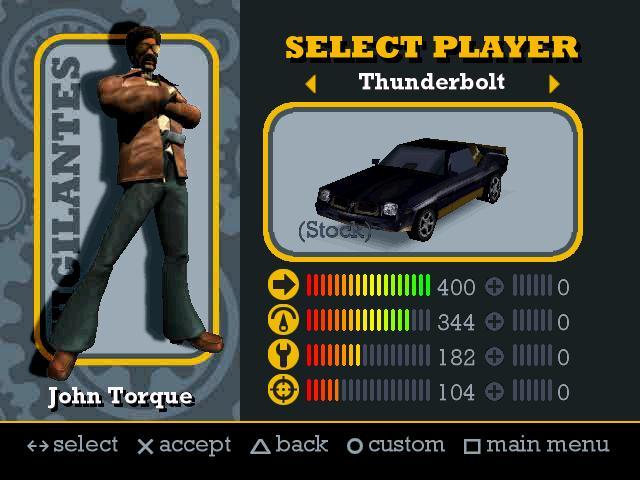Show the next vehicle using the right arrow
Viewport: 640px width, 480px height.
tap(553, 84)
